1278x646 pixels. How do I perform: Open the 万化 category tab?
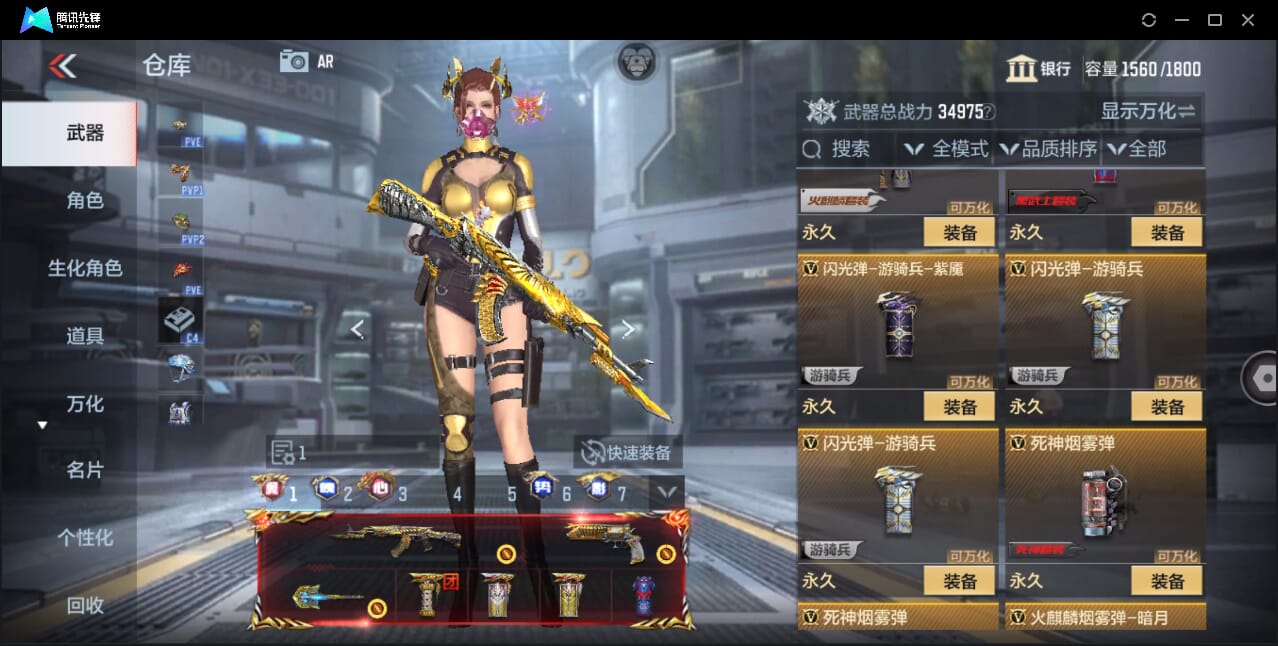(x=85, y=404)
